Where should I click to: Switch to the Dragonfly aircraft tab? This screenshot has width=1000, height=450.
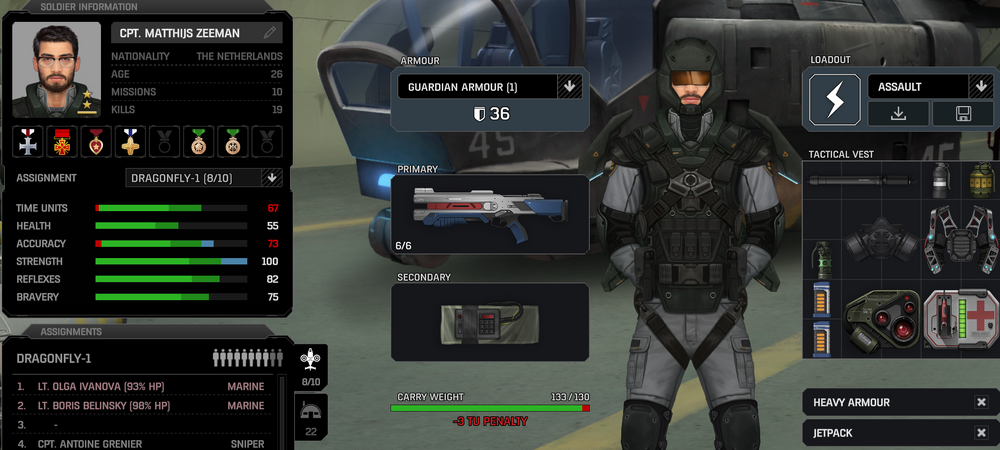tap(311, 366)
